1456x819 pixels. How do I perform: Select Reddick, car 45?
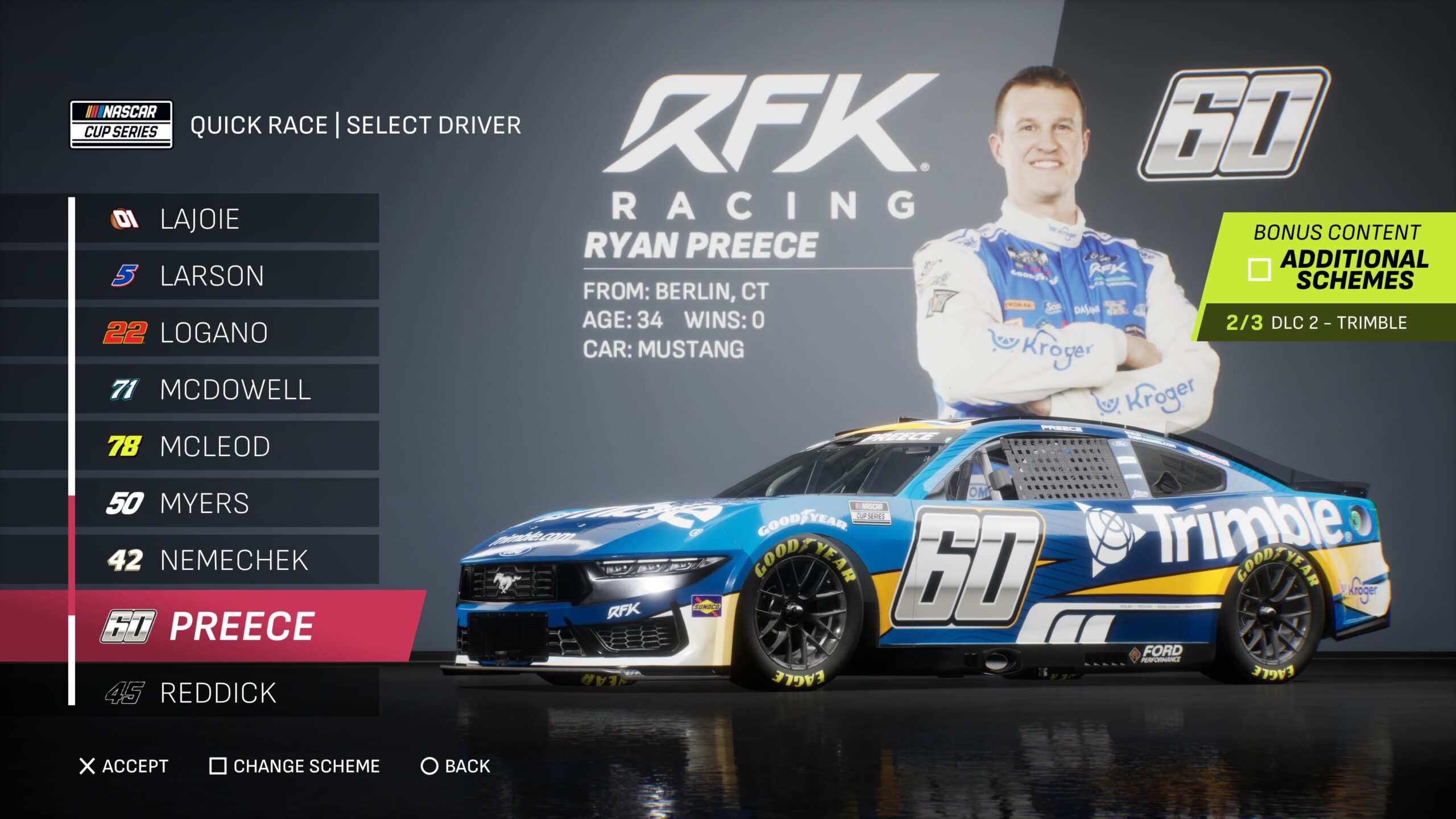227,693
